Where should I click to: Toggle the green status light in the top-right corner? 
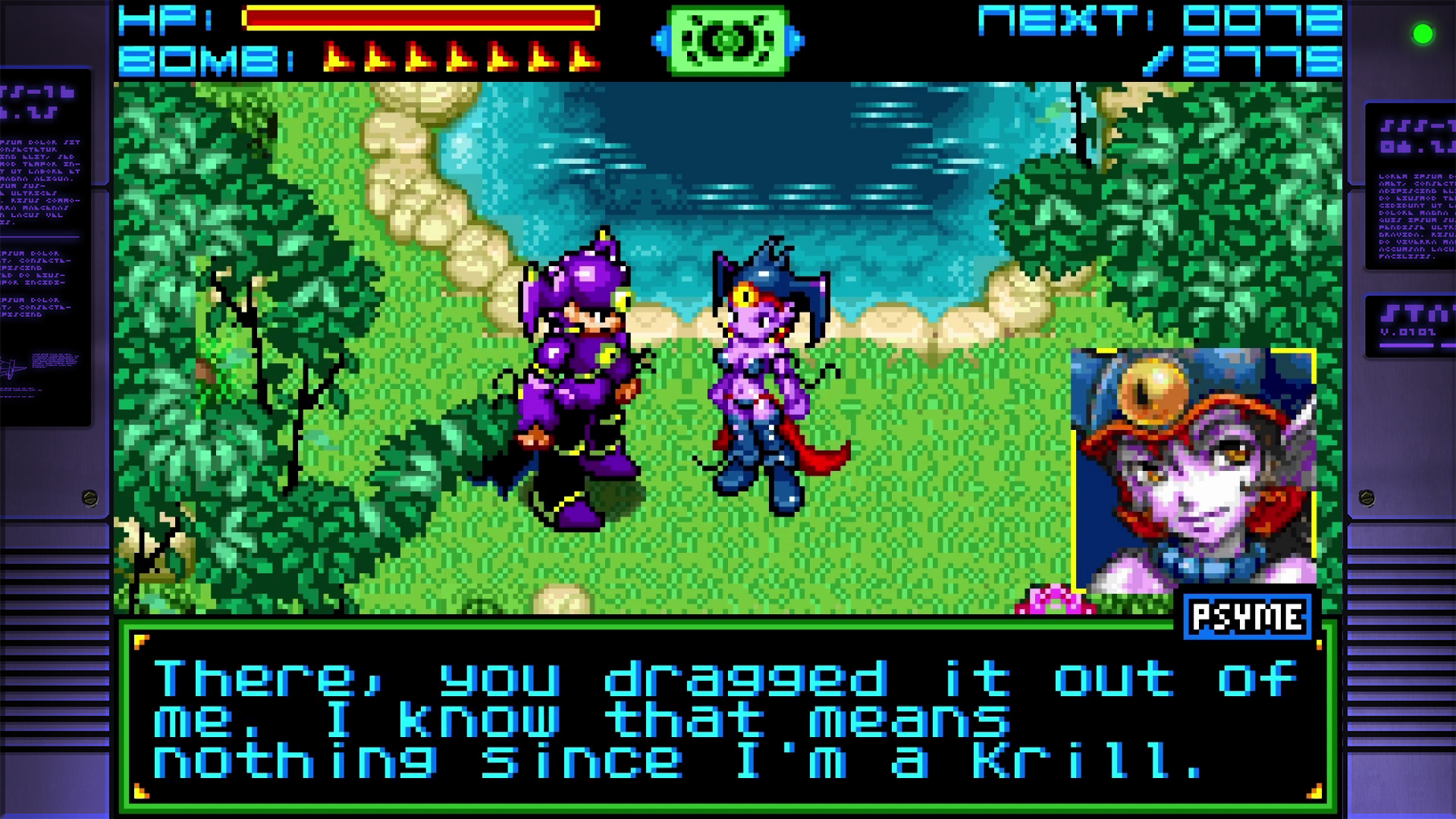[x=1424, y=34]
